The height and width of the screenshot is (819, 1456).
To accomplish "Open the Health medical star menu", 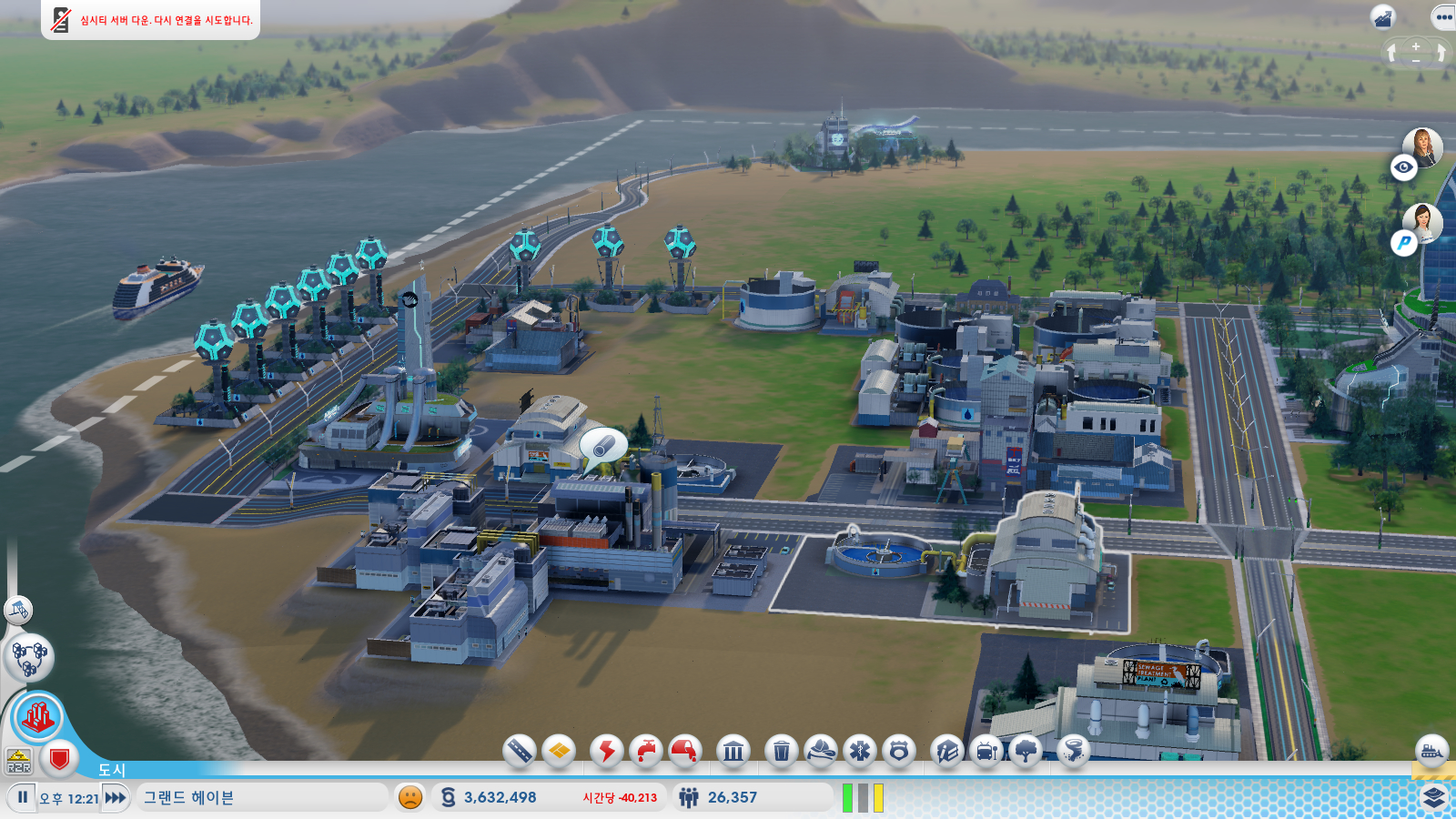I will tap(860, 751).
